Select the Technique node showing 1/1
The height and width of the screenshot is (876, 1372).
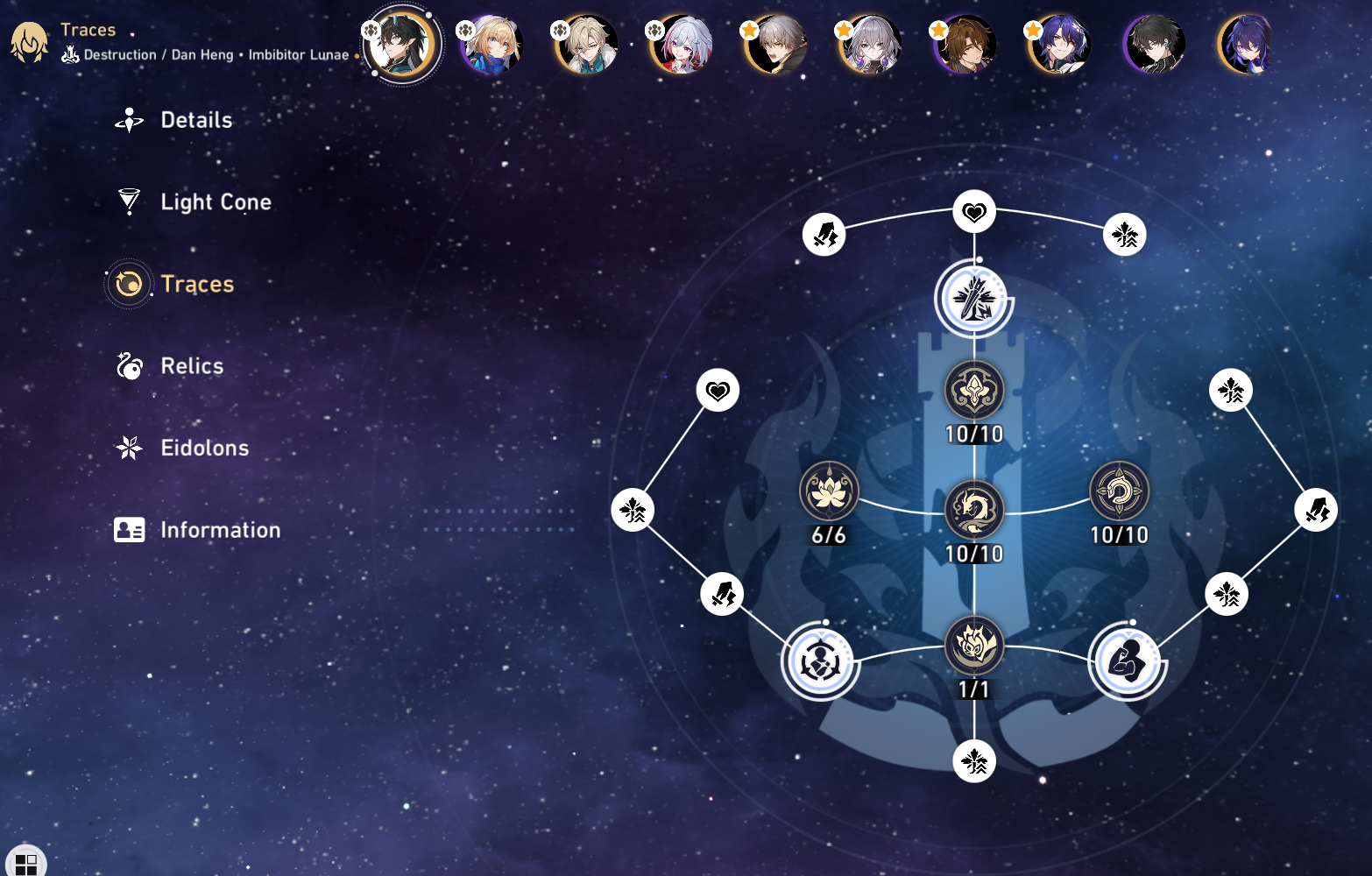974,646
